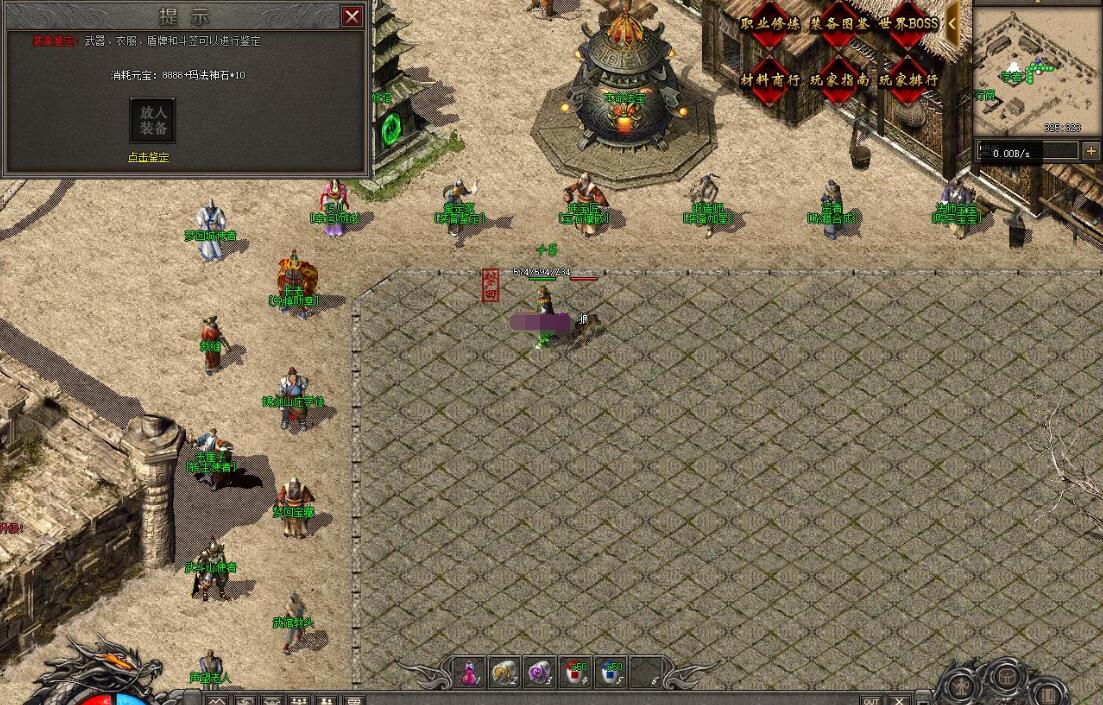The width and height of the screenshot is (1103, 705).
Task: Use the pink potion in hotbar slot 1
Action: click(468, 673)
